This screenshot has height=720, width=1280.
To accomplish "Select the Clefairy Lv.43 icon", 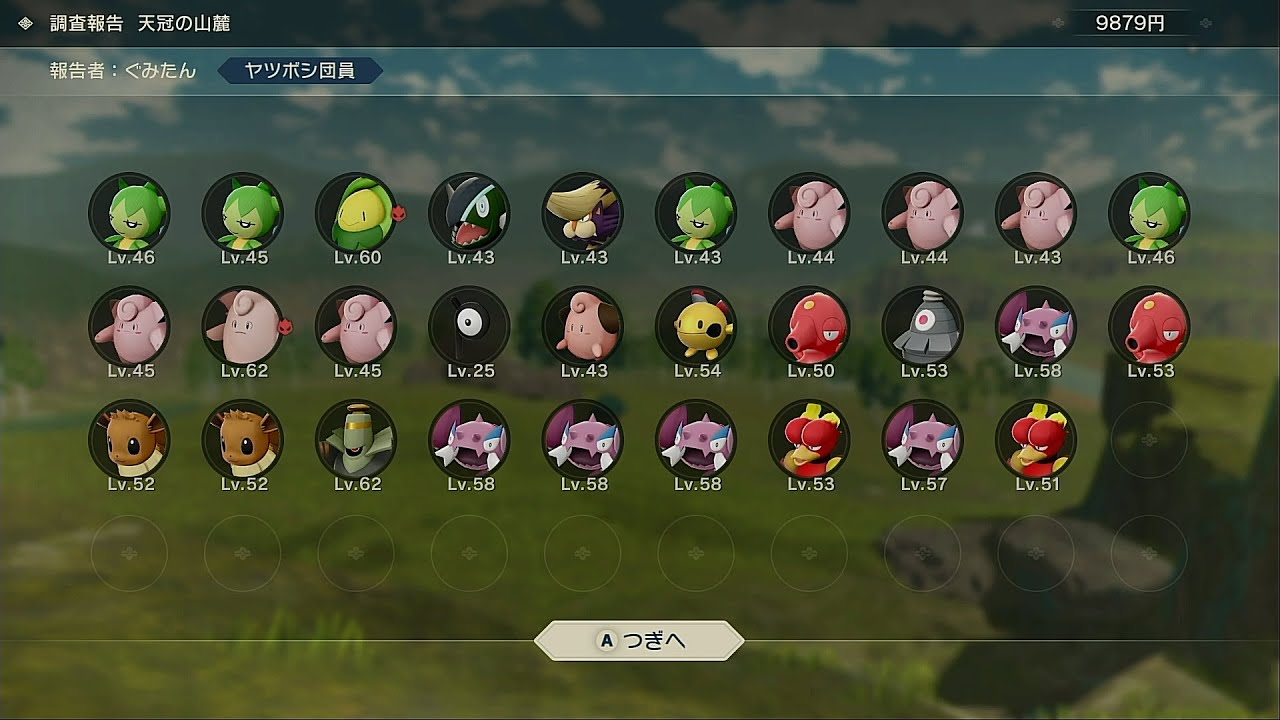I will [x=1036, y=213].
